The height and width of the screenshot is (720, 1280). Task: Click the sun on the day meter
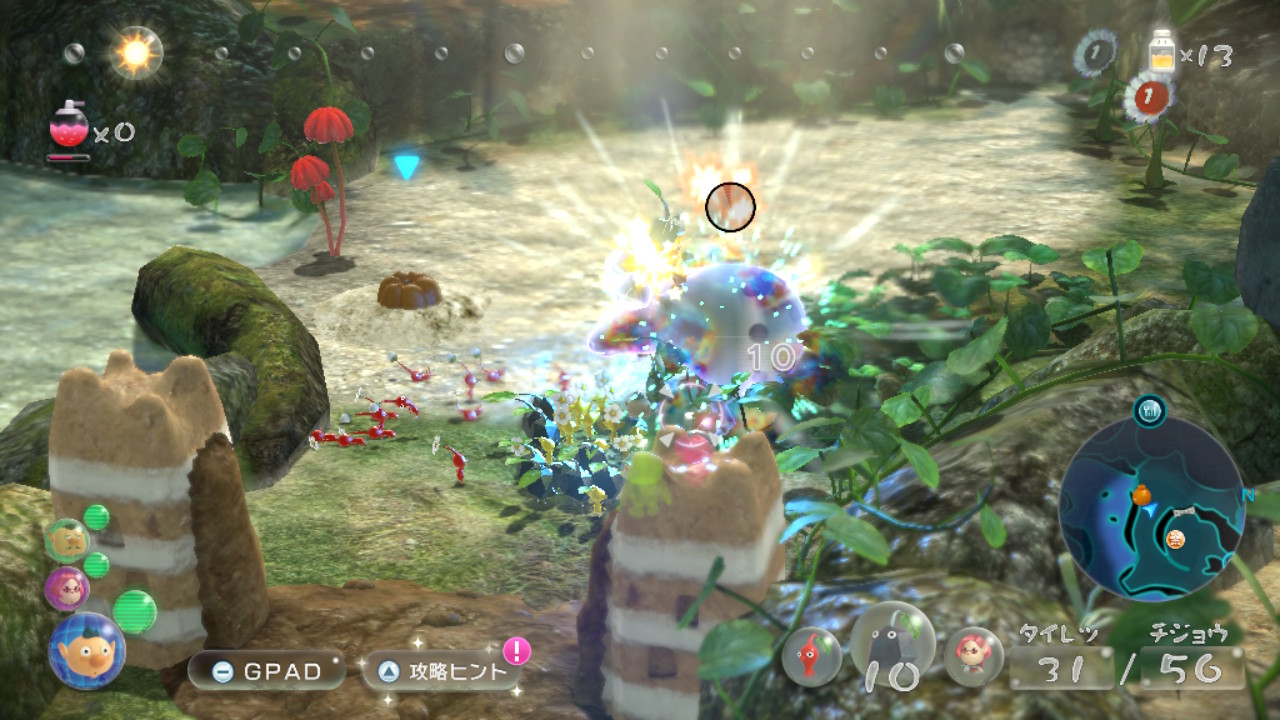click(x=136, y=51)
